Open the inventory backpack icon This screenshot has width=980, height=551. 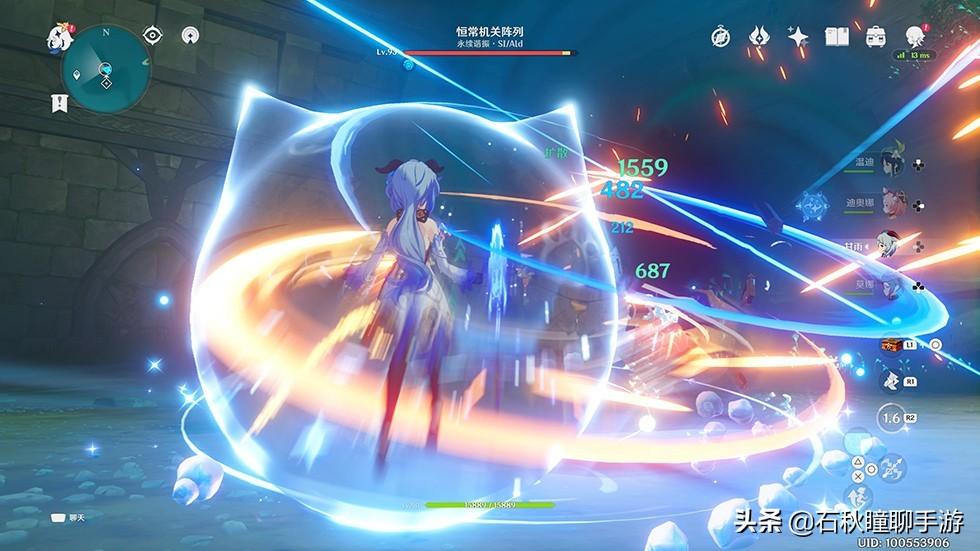coord(876,36)
